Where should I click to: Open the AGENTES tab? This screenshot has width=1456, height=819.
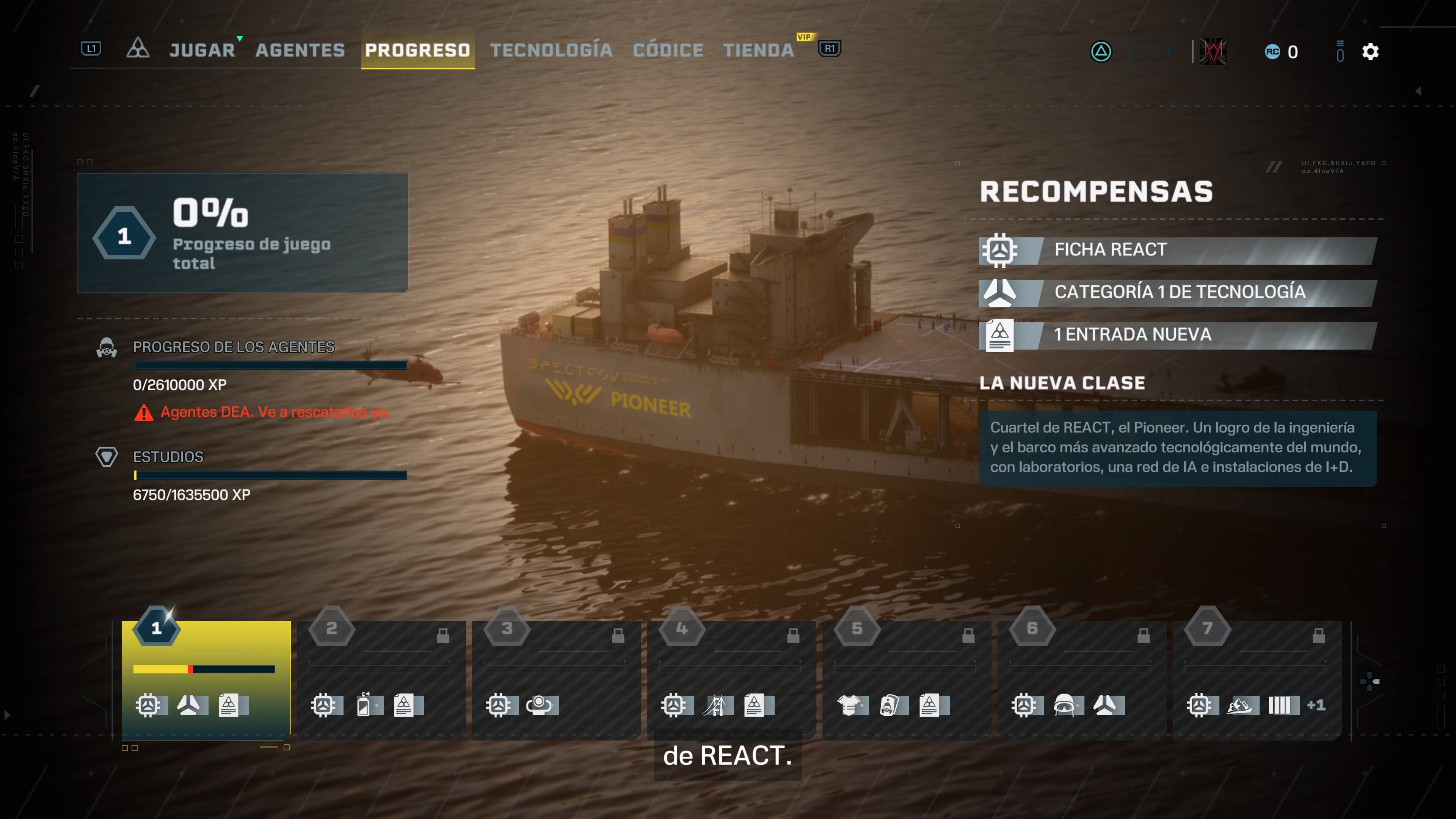[300, 50]
